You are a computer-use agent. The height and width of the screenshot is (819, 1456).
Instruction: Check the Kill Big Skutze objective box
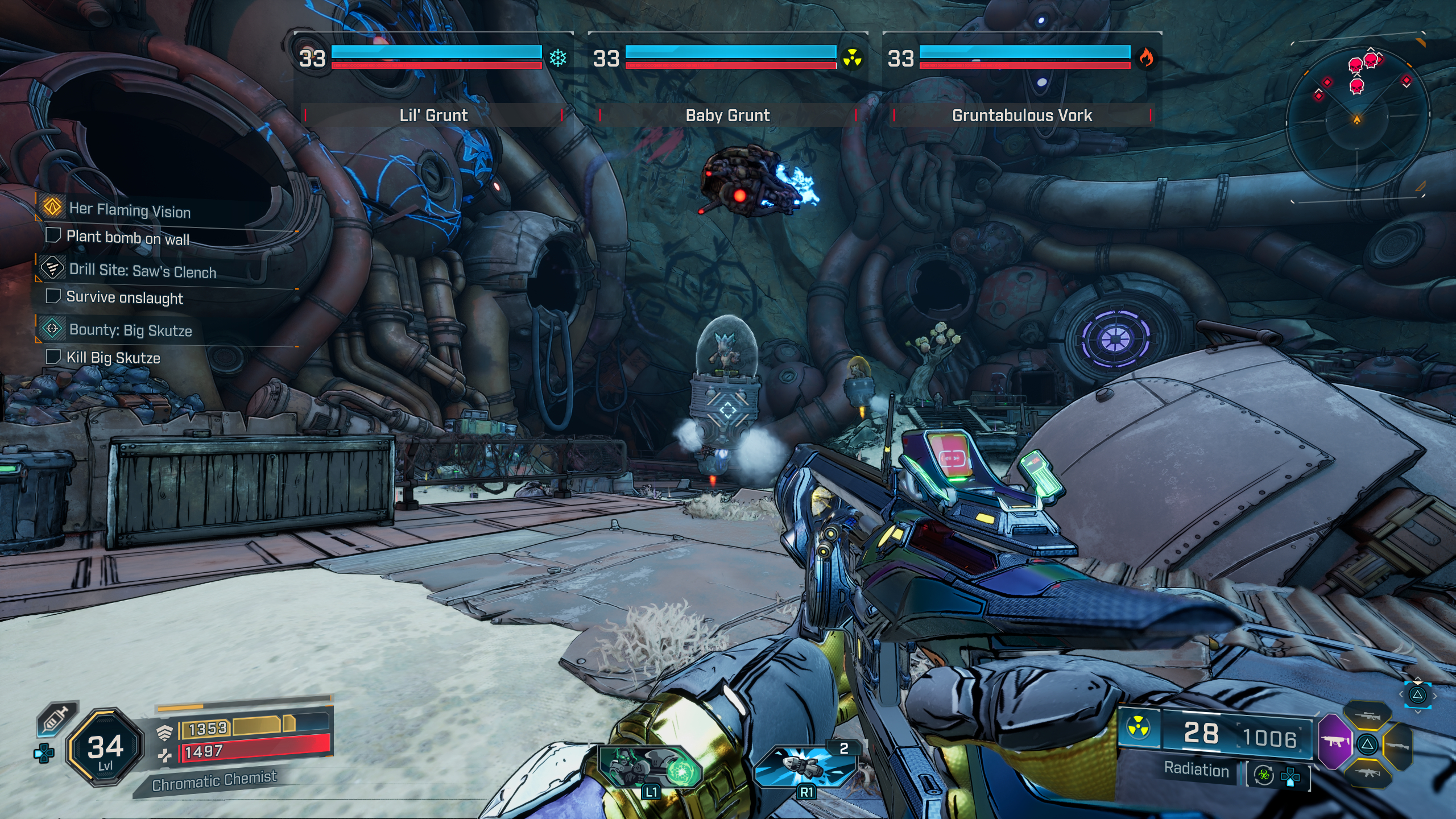54,358
